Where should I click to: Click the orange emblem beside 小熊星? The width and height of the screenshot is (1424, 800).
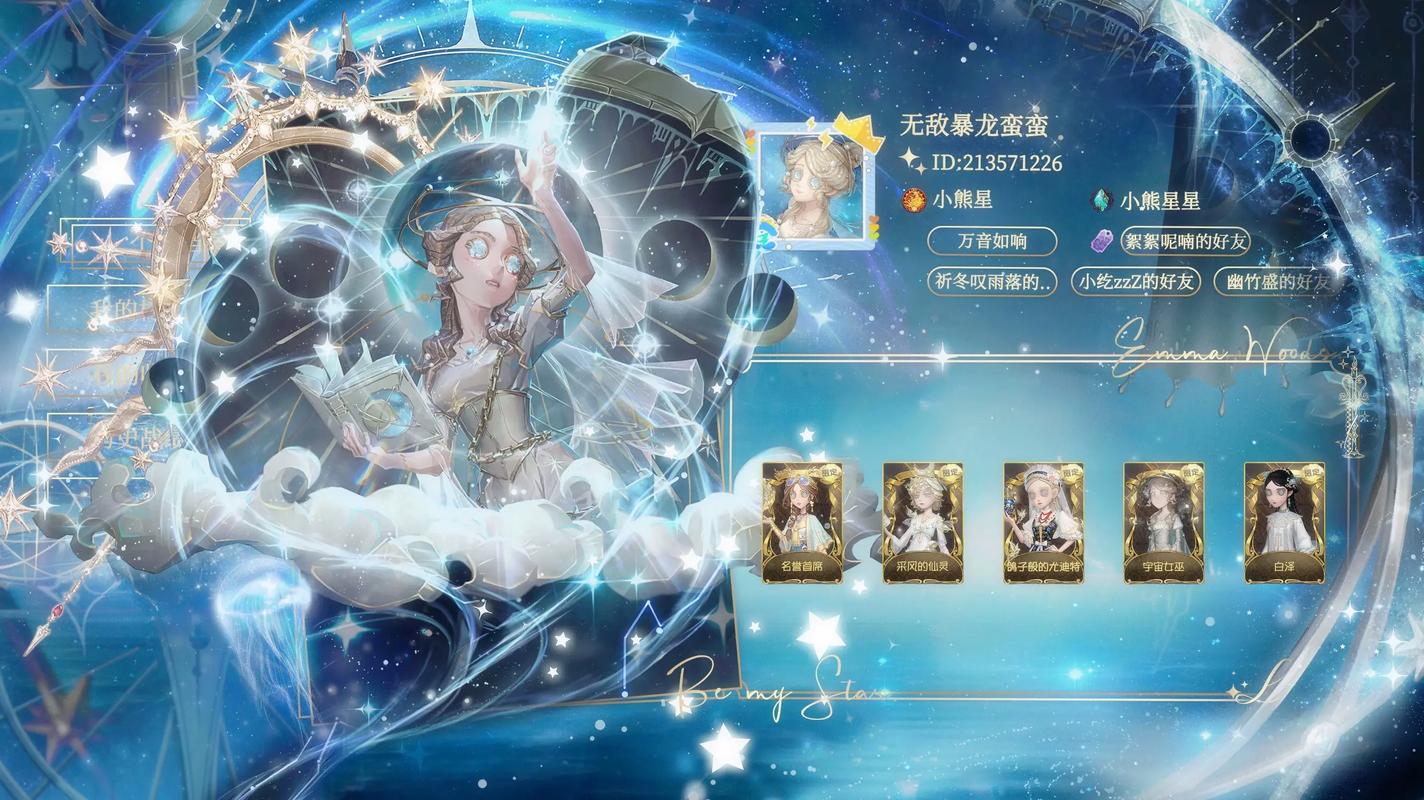(912, 200)
